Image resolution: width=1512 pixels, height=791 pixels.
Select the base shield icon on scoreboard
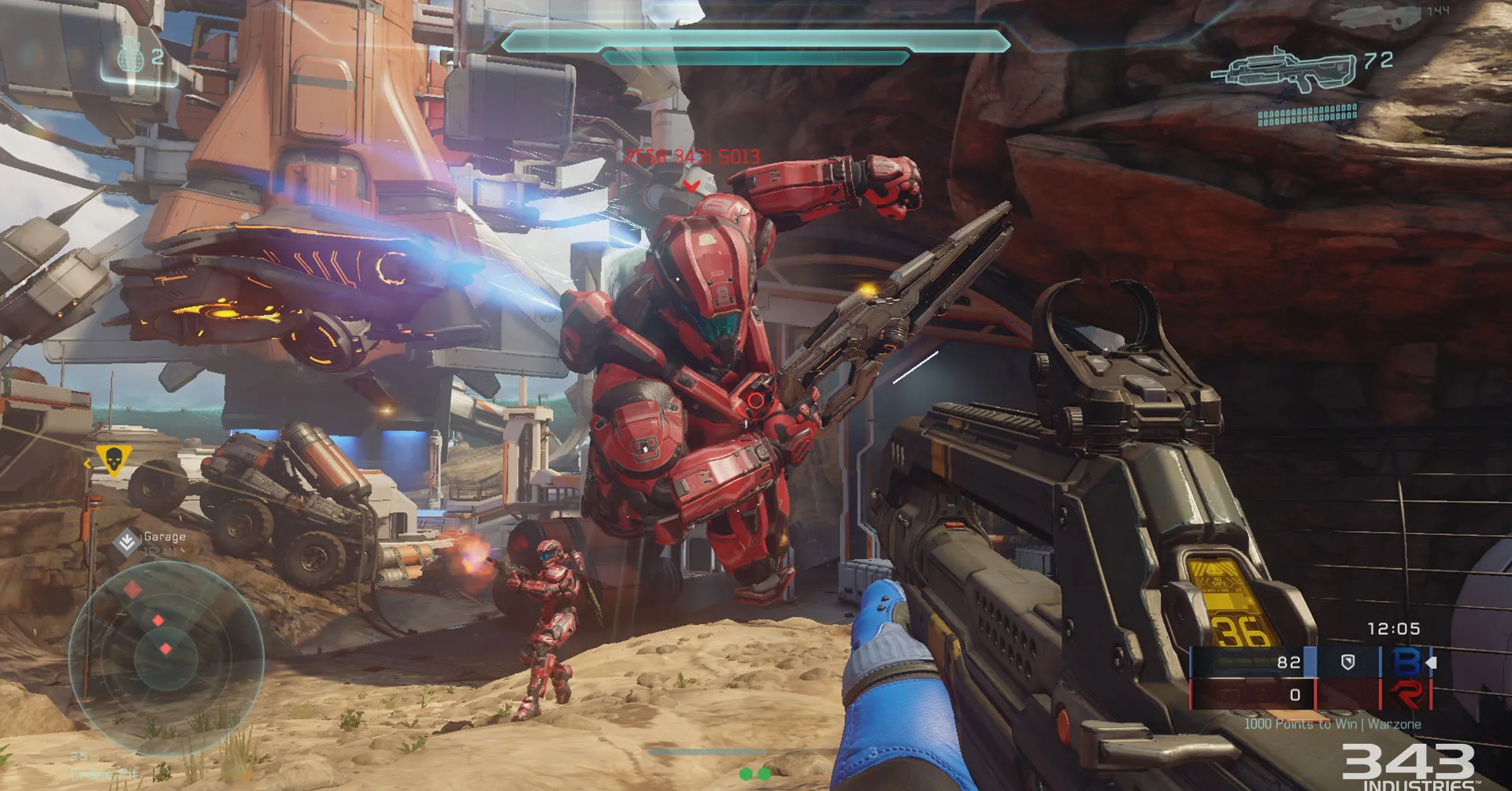click(x=1347, y=663)
